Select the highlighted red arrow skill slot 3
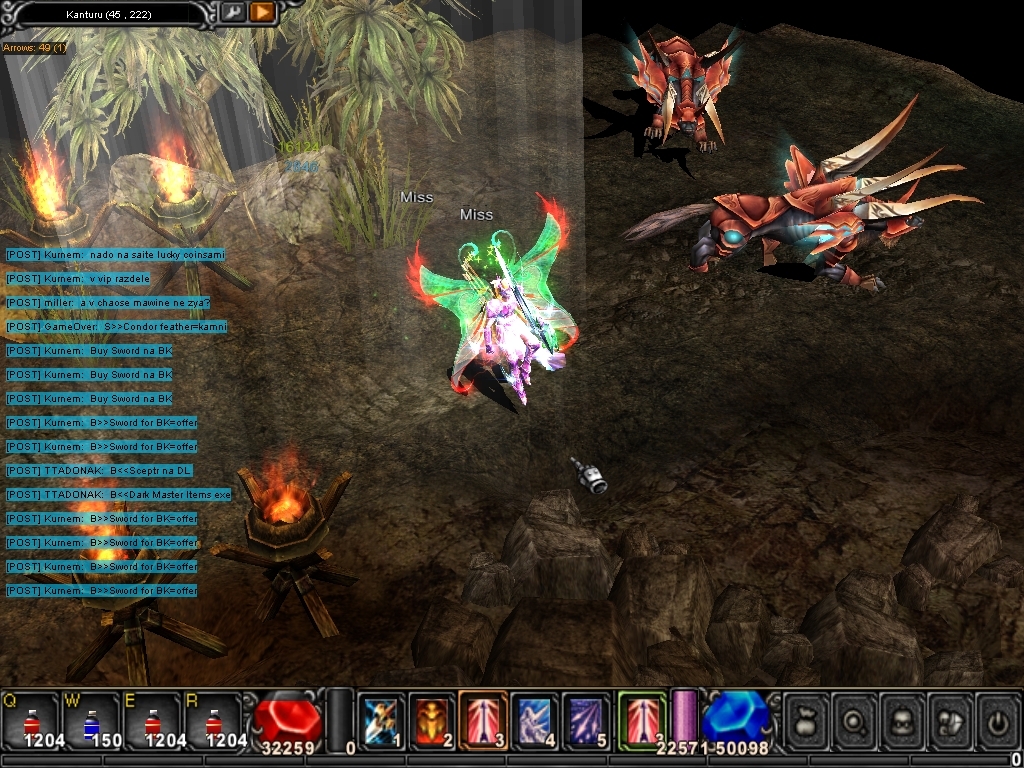The width and height of the screenshot is (1024, 768). [483, 720]
